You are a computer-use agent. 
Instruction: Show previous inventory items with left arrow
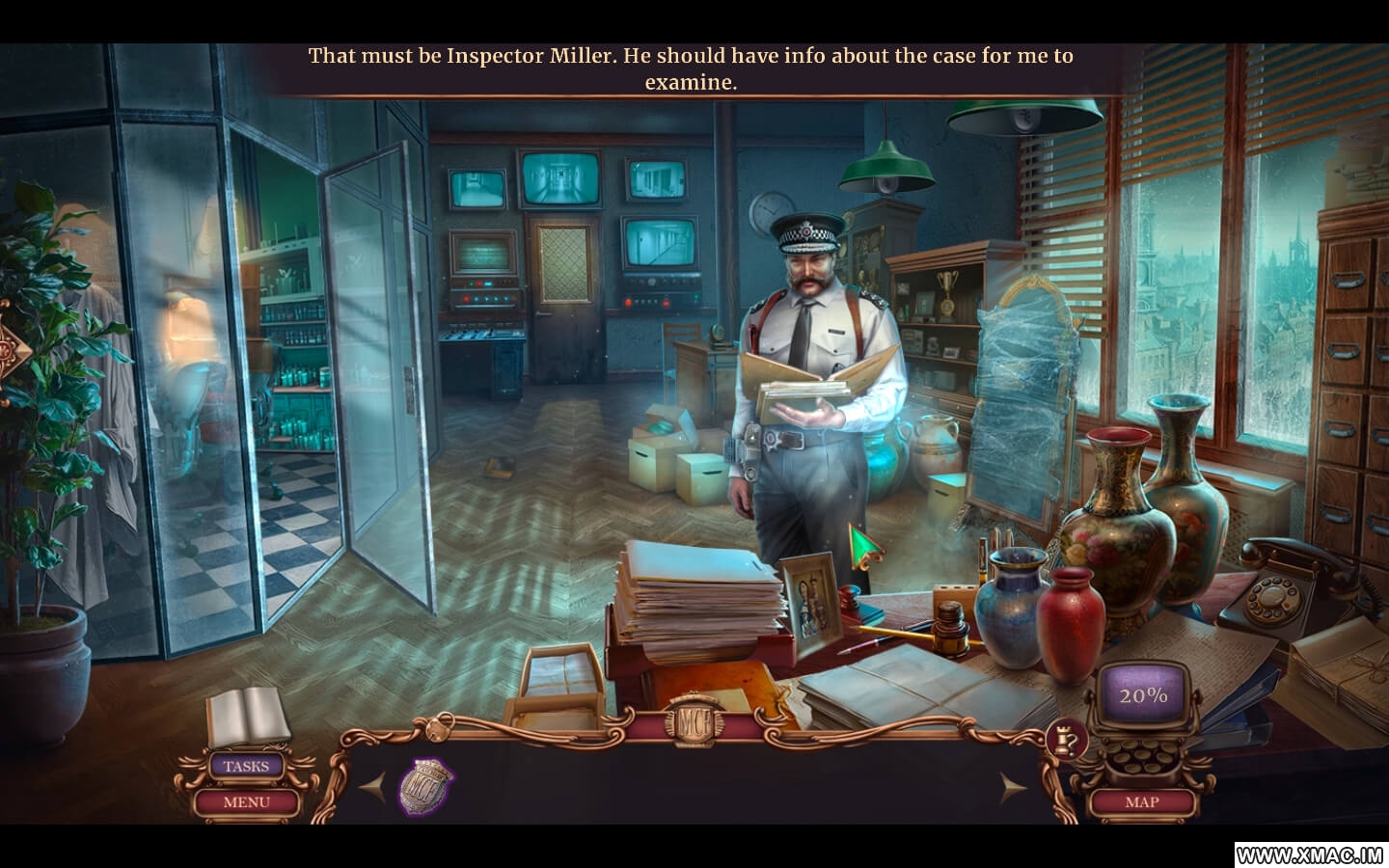pos(373,788)
